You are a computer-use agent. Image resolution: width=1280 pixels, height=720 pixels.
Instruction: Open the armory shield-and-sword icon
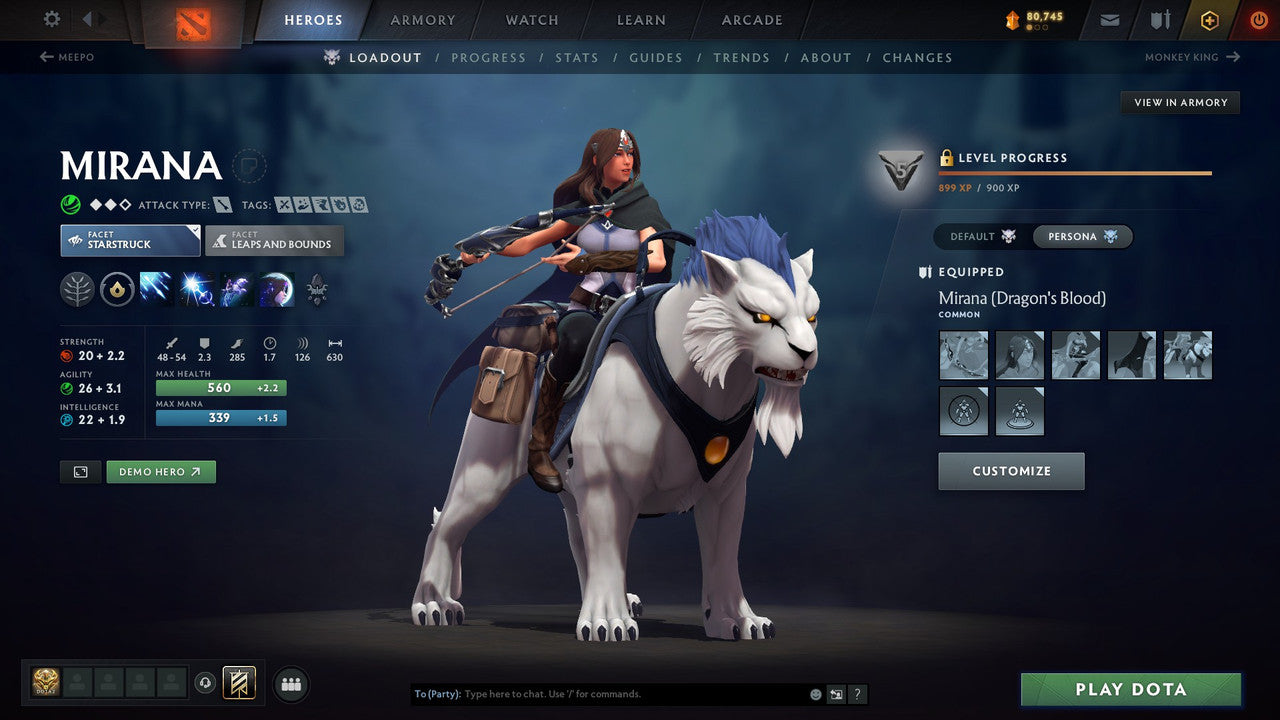[1159, 19]
